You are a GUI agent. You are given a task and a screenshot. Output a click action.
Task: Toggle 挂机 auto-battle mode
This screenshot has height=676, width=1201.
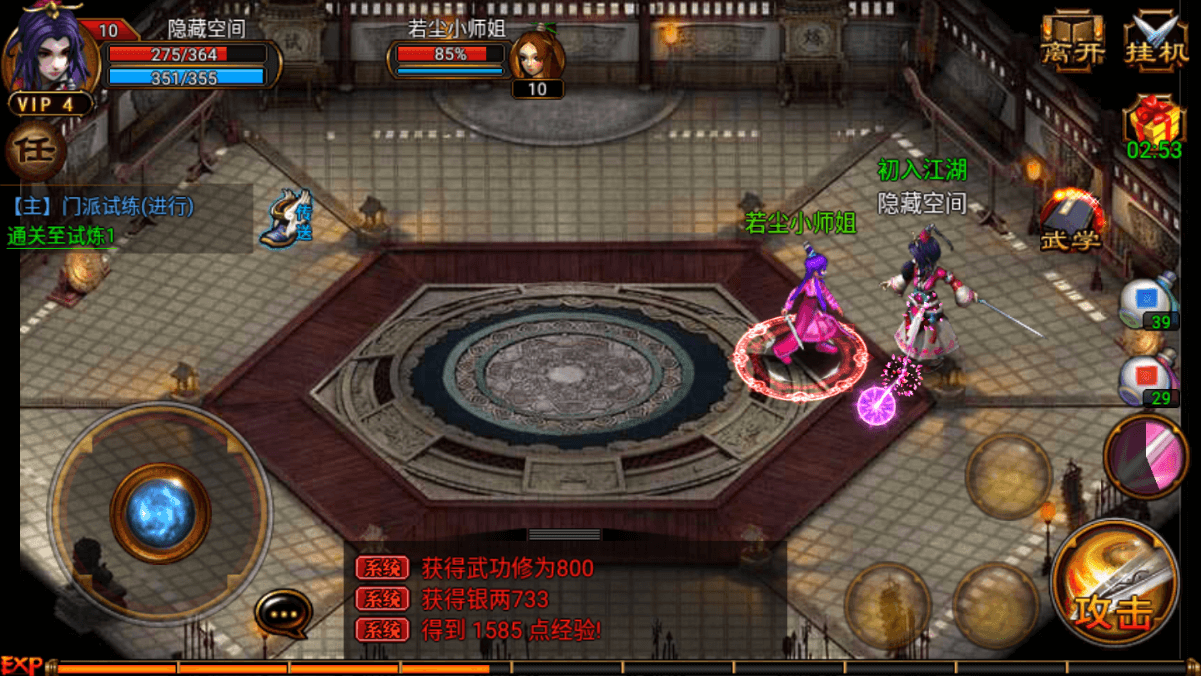click(1156, 42)
